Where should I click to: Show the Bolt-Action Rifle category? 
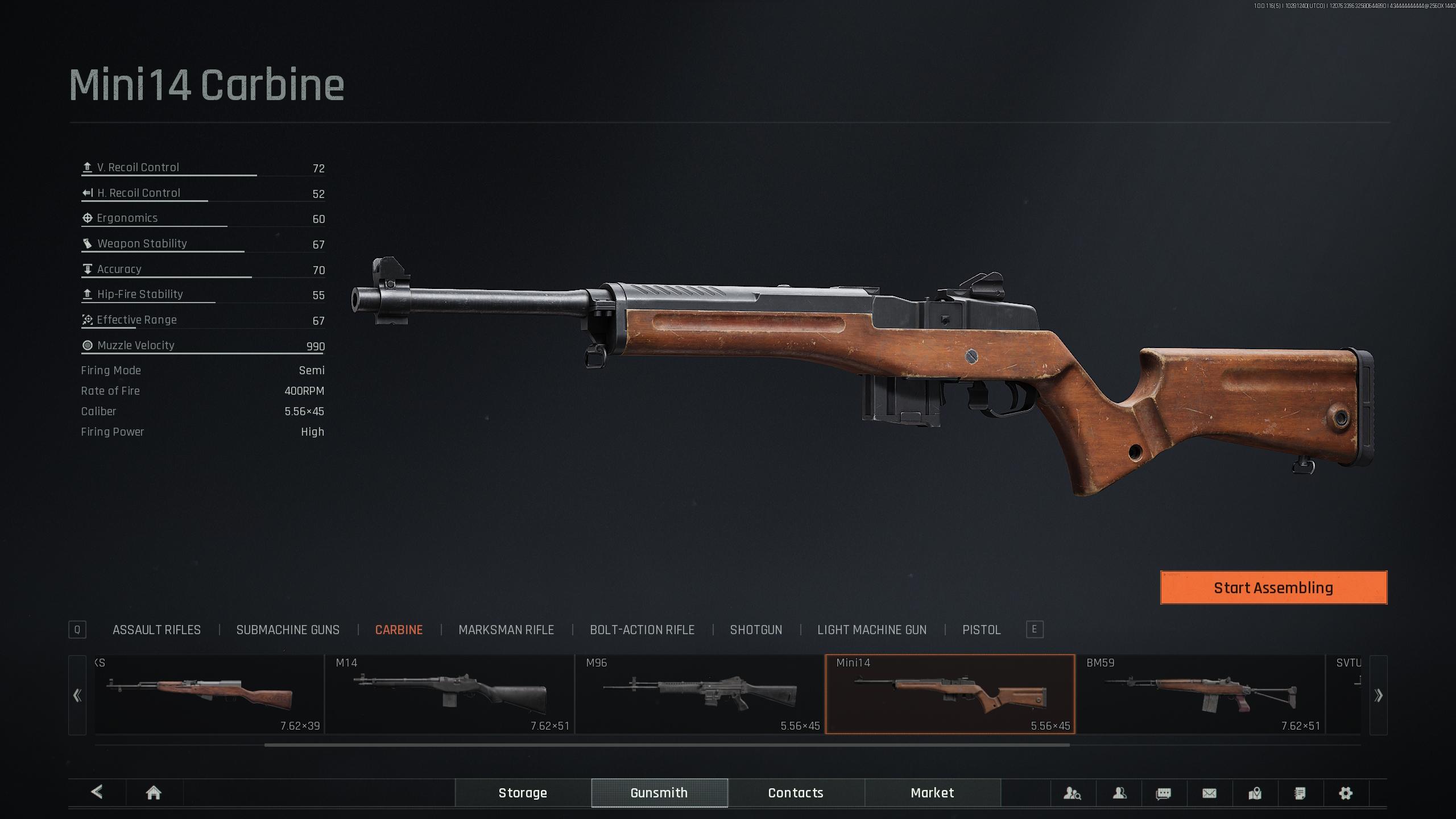[x=642, y=630]
